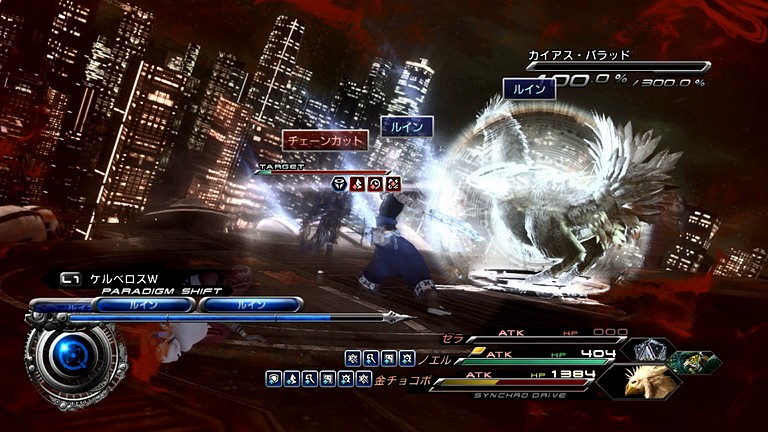Open the ケルベロスW Paradigm Shift selector

tap(110, 279)
